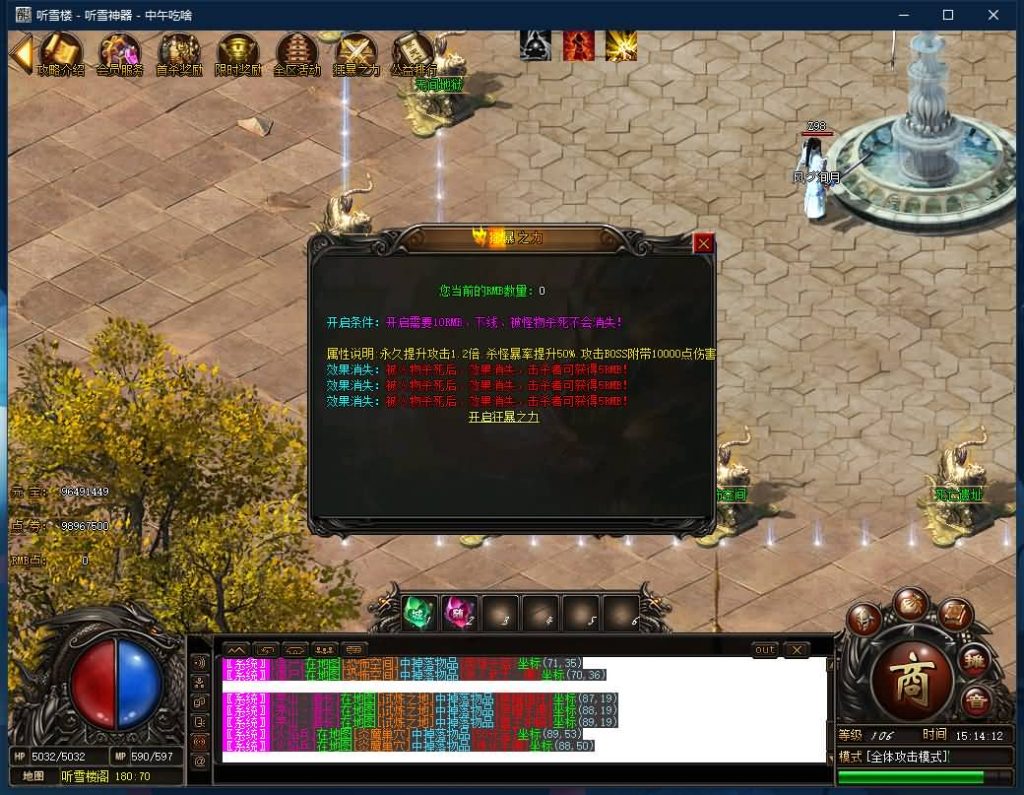Collapse the top menu with the gold arrow

click(x=20, y=55)
